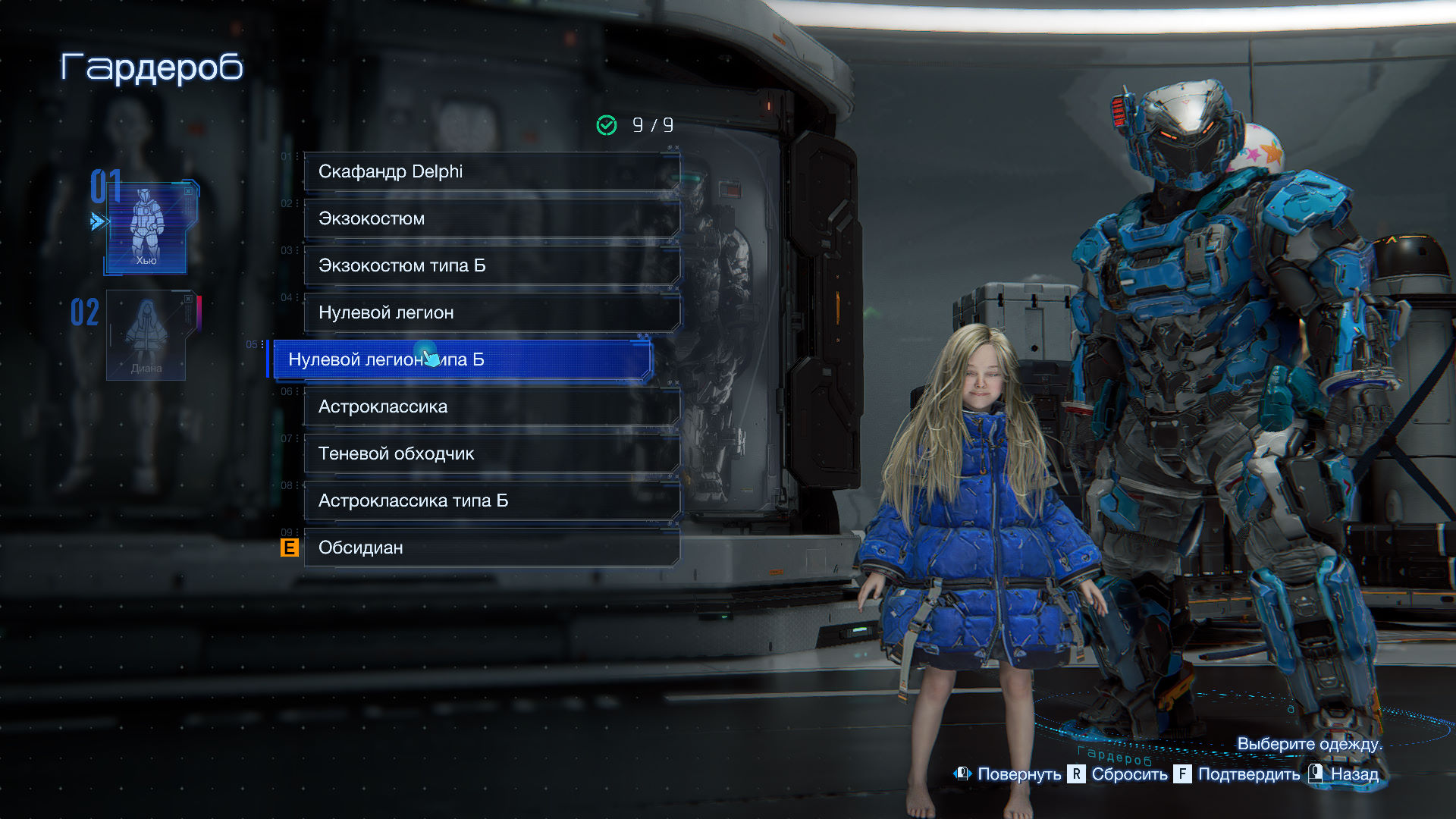This screenshot has height=819, width=1456.
Task: Select the equipped Обсидиан outfit
Action: click(491, 548)
